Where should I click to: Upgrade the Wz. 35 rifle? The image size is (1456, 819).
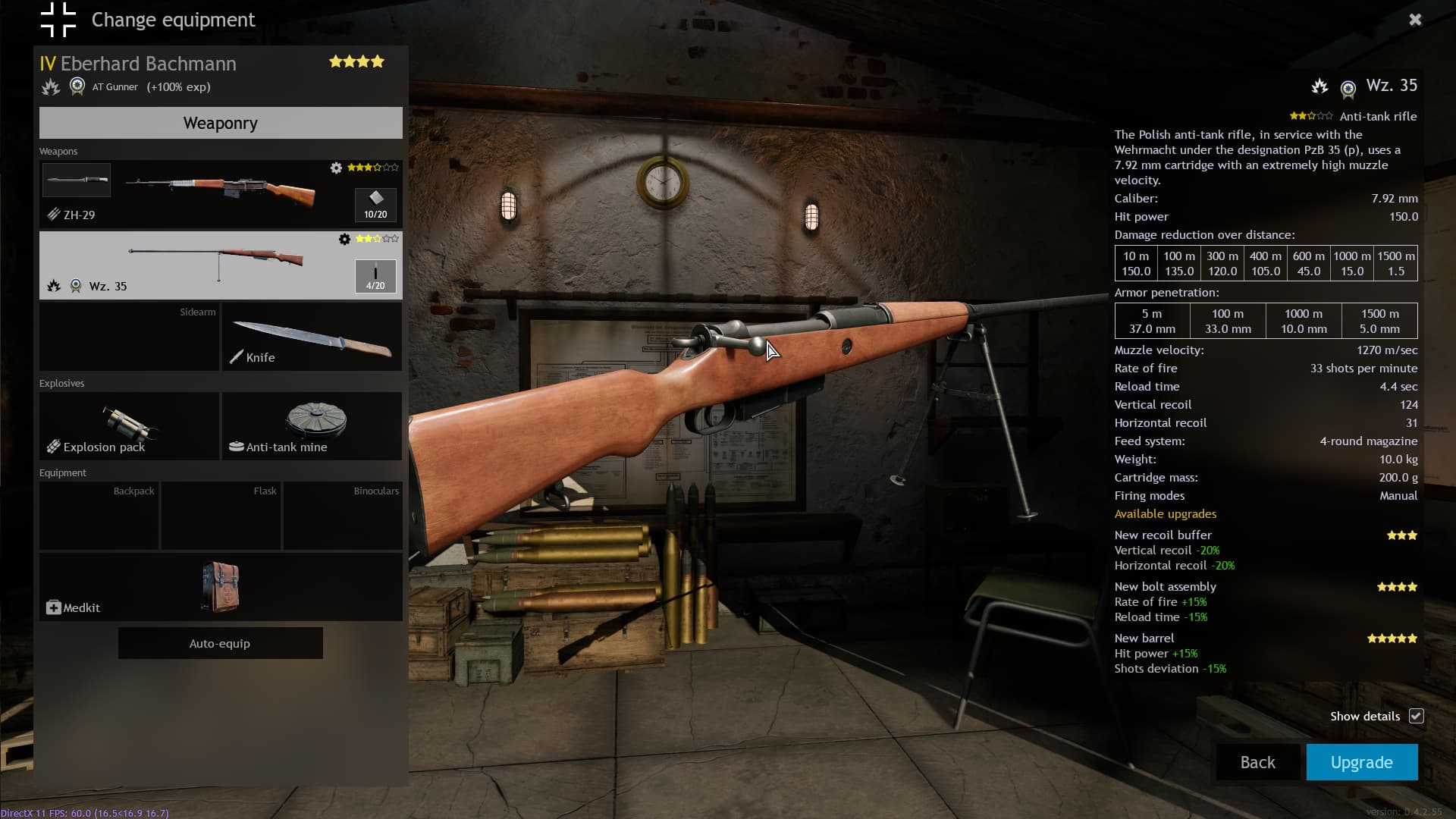point(1361,762)
